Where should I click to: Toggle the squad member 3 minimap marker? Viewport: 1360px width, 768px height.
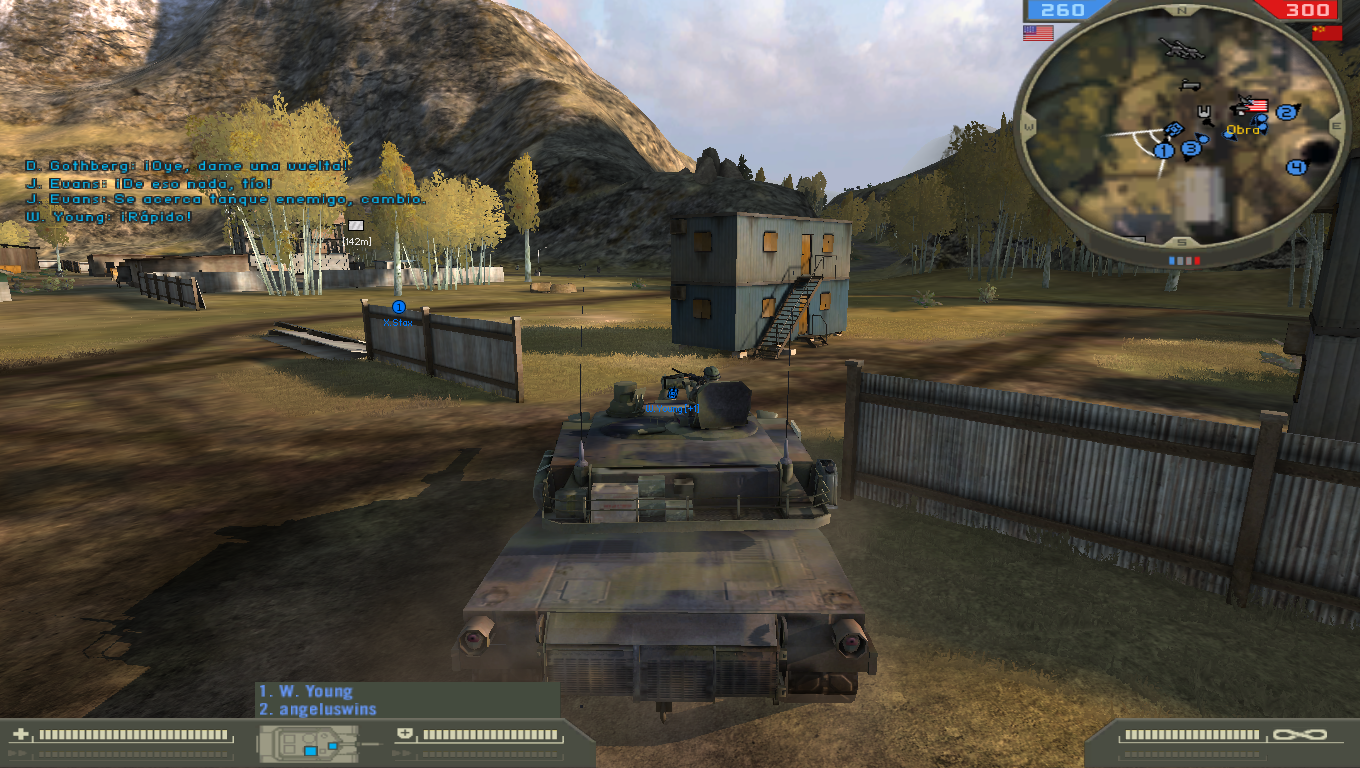(x=1190, y=150)
